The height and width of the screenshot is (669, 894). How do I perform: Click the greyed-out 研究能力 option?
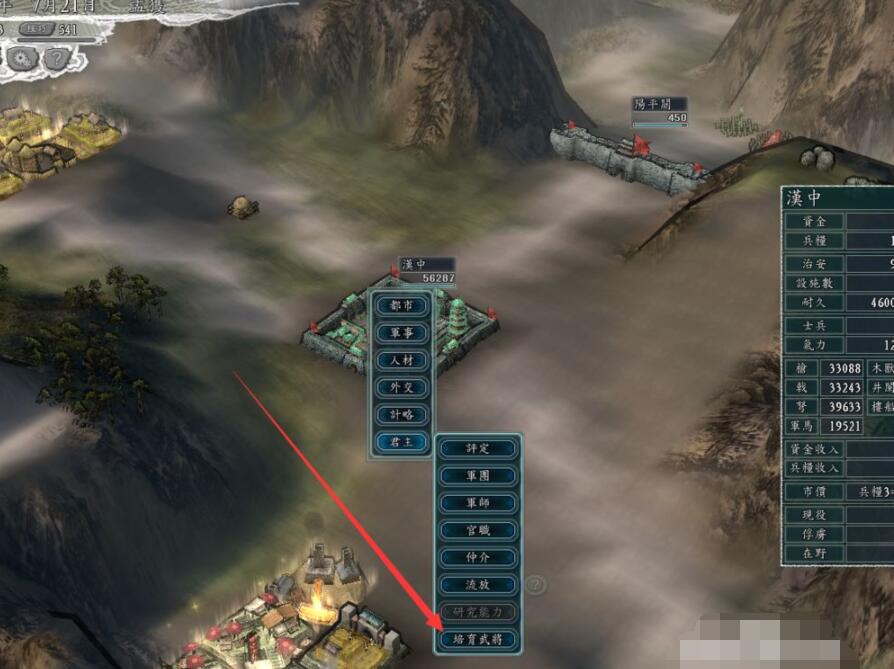pyautogui.click(x=478, y=611)
